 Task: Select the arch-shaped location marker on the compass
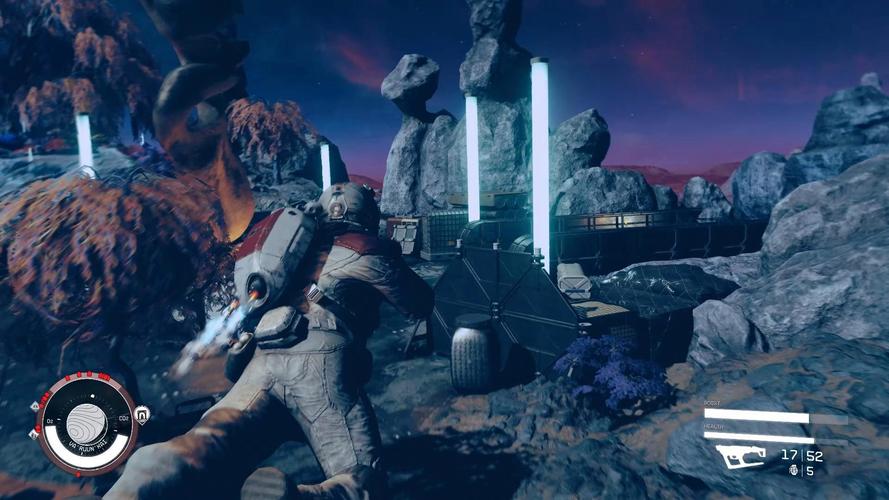[141, 414]
